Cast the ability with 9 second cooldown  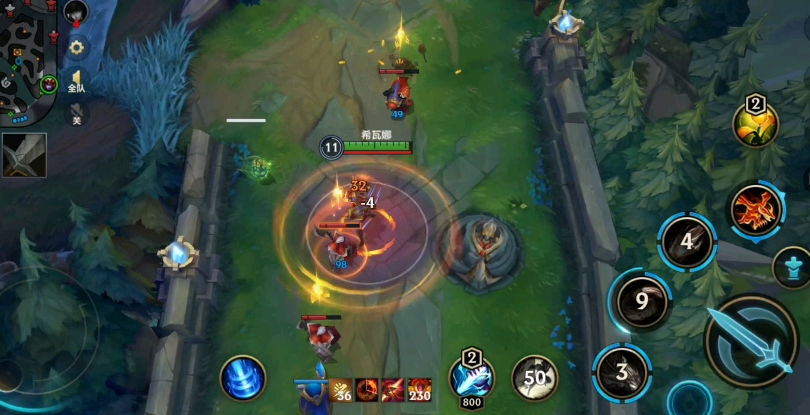[641, 299]
